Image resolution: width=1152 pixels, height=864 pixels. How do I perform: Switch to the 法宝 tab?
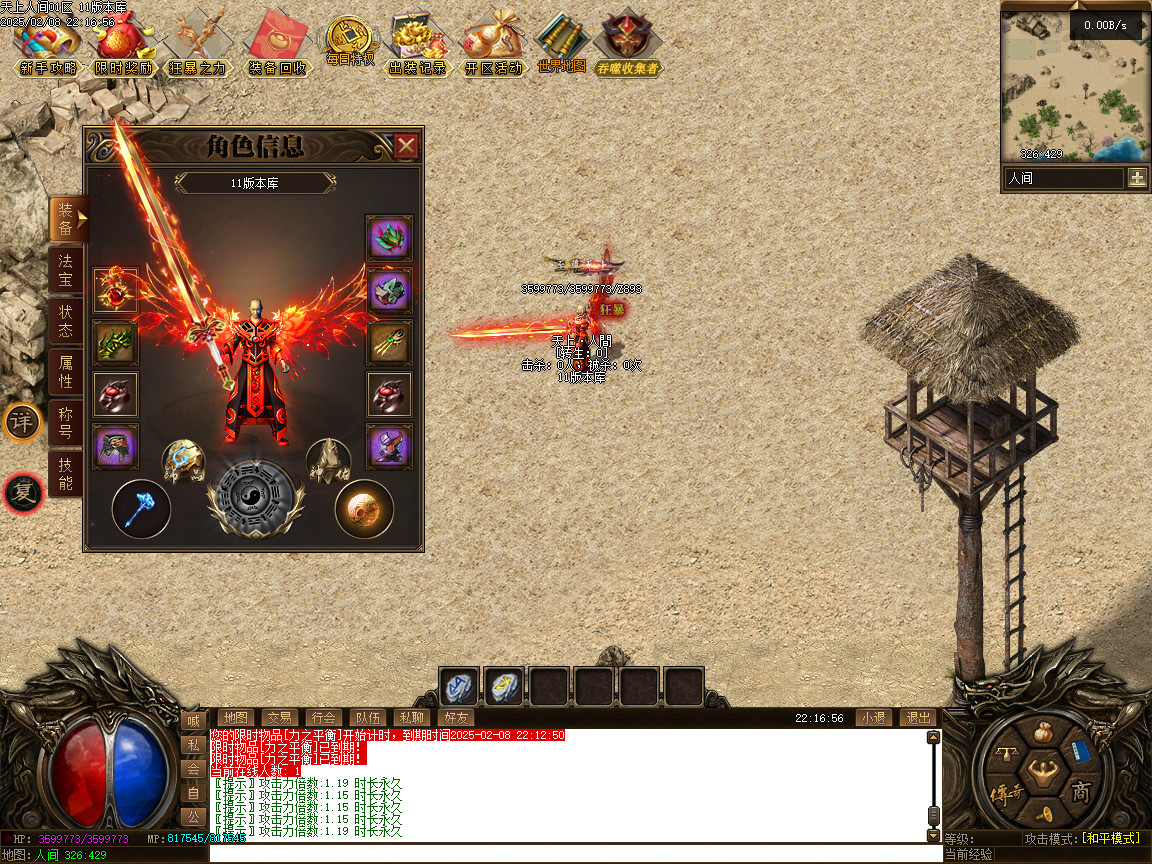(x=66, y=270)
